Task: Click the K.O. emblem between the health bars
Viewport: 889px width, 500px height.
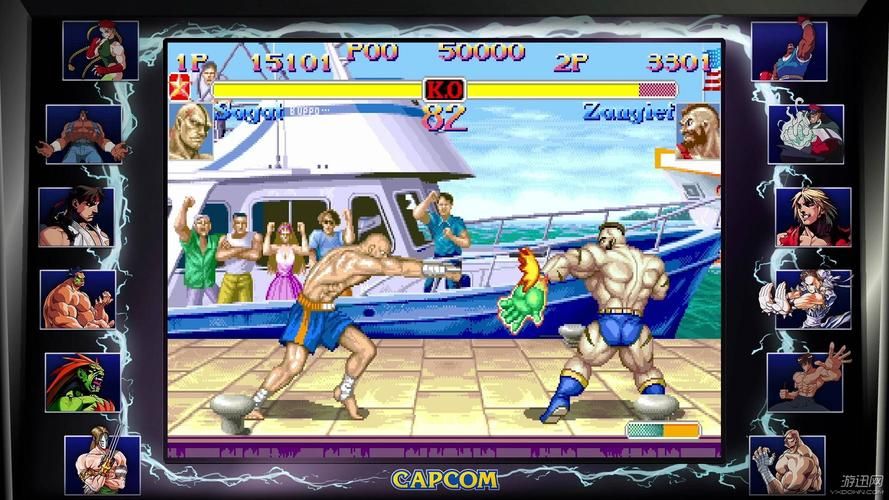Action: [444, 89]
